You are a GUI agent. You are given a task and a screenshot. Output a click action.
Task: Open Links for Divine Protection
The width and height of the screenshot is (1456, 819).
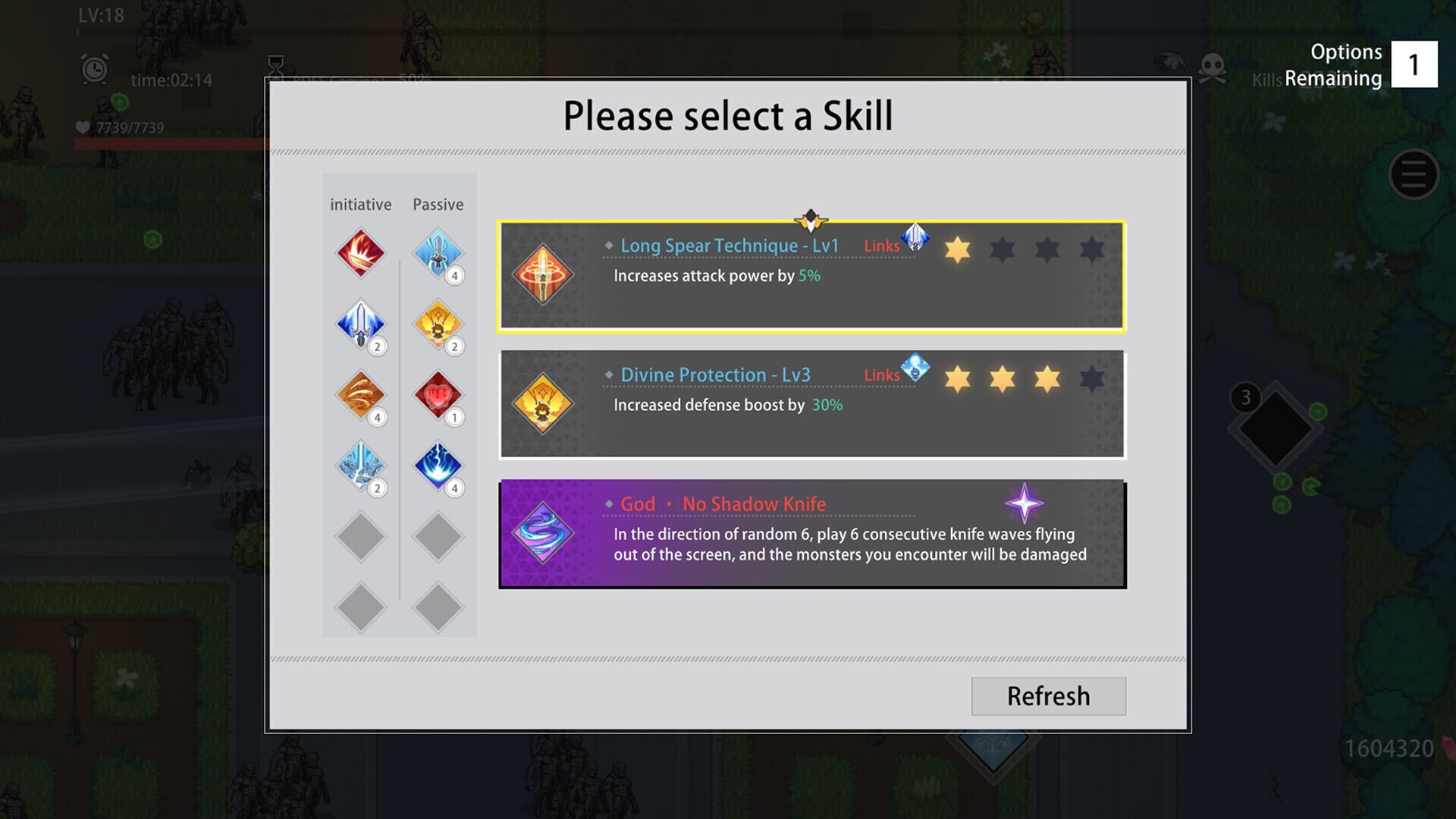tap(881, 375)
